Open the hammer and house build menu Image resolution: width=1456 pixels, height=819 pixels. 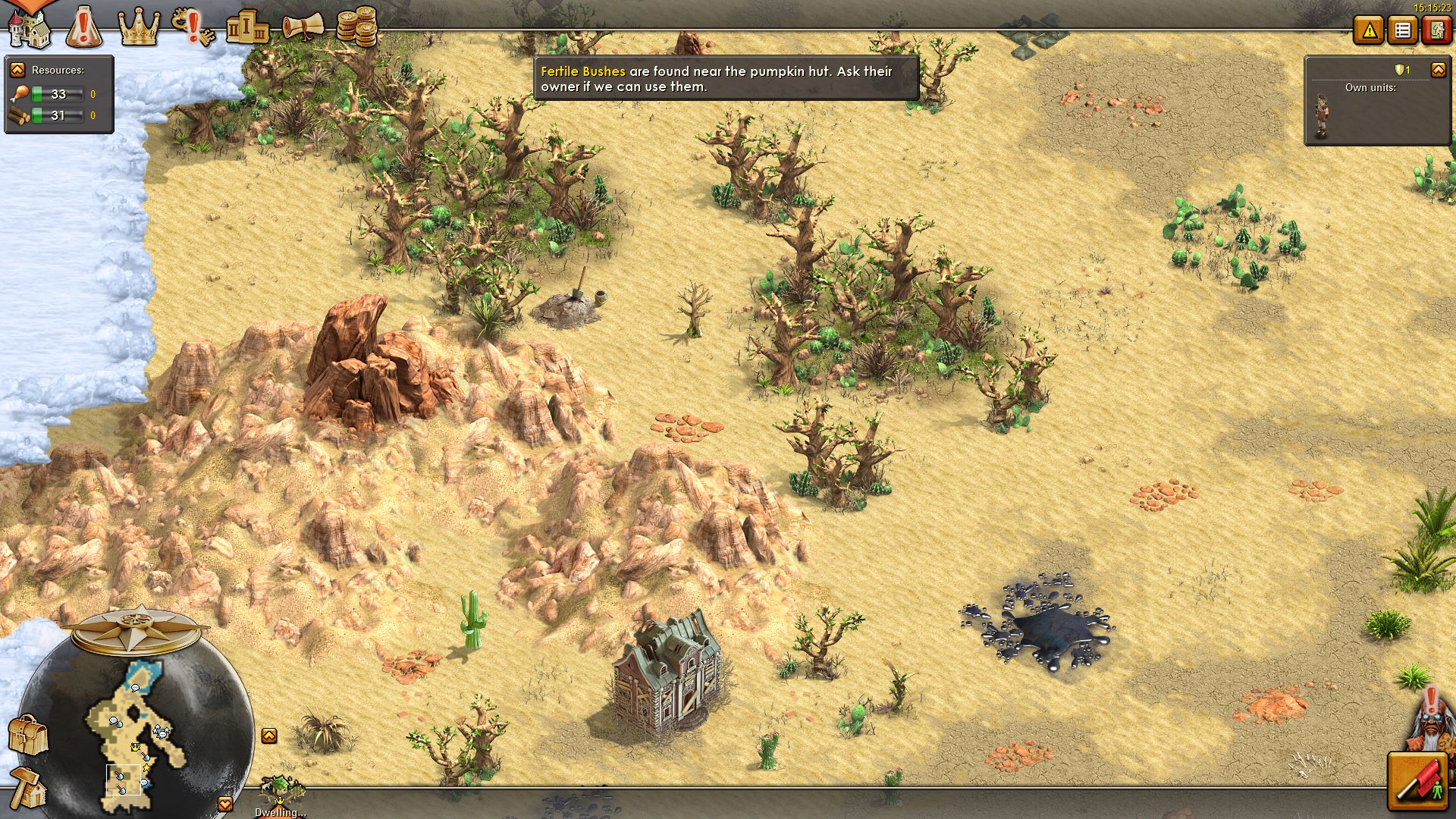[29, 787]
